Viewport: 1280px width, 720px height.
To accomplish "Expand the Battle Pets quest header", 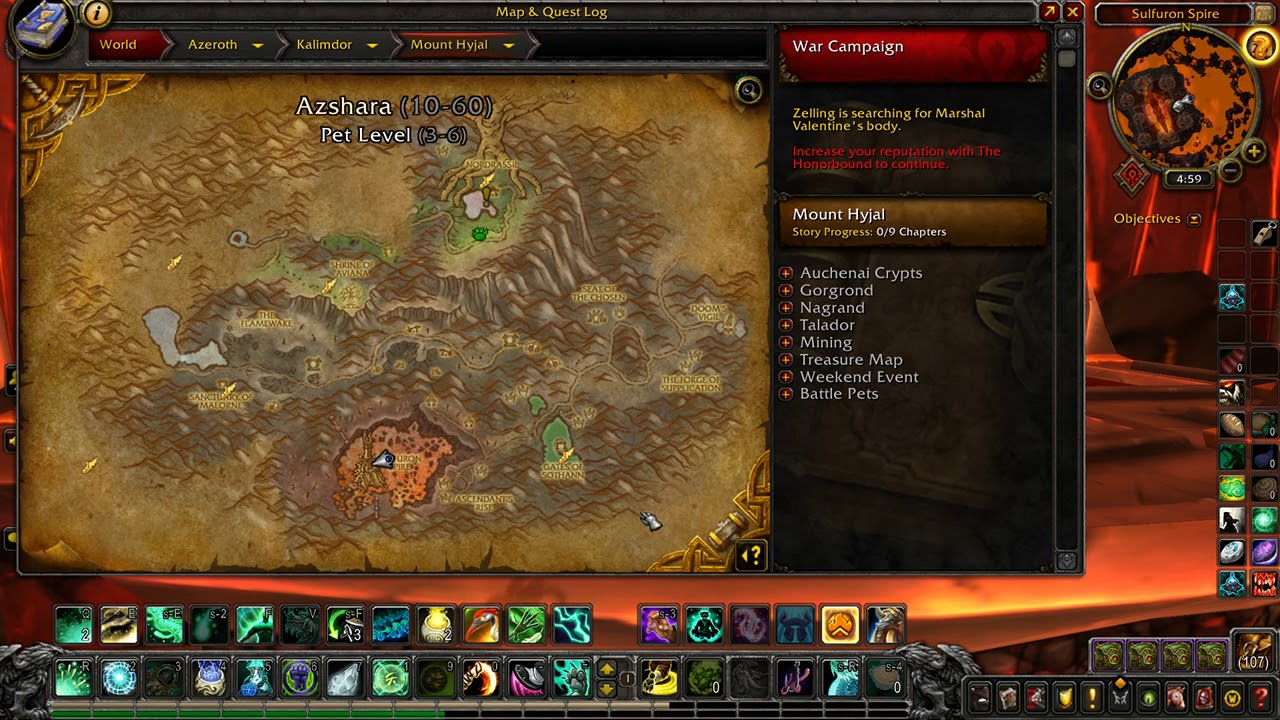I will 786,394.
